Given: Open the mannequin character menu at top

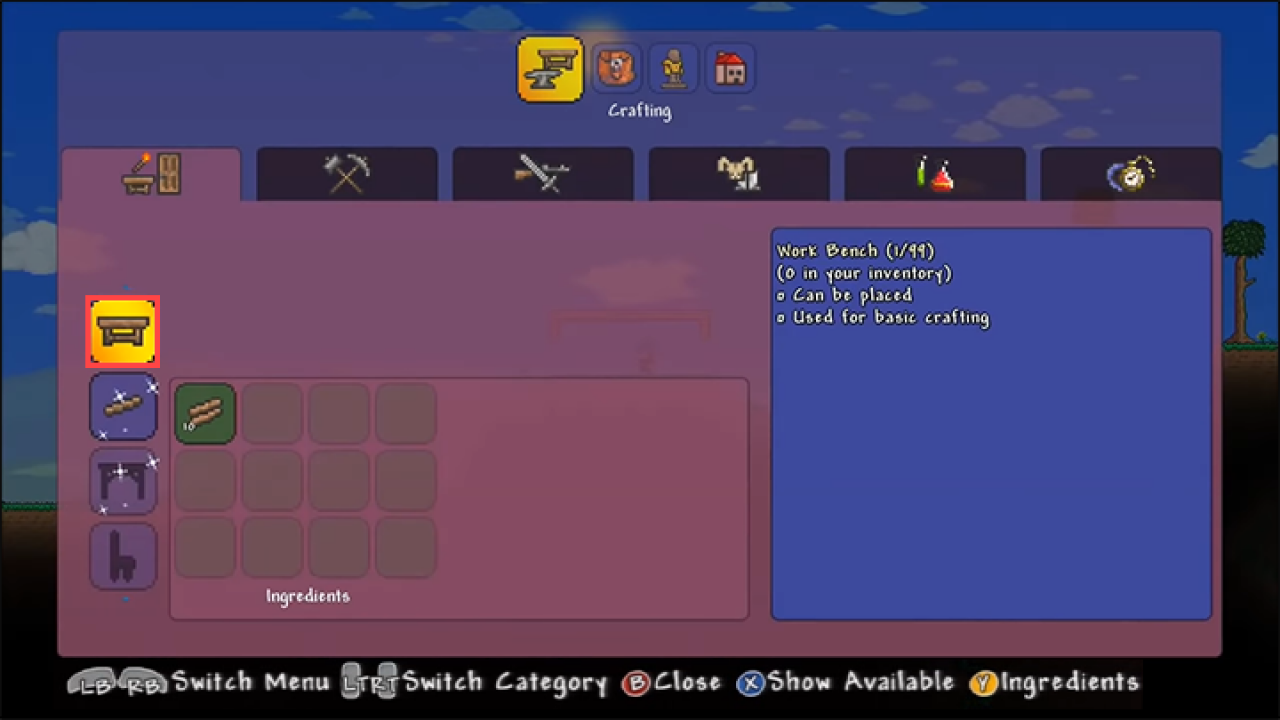Looking at the screenshot, I should coord(673,68).
